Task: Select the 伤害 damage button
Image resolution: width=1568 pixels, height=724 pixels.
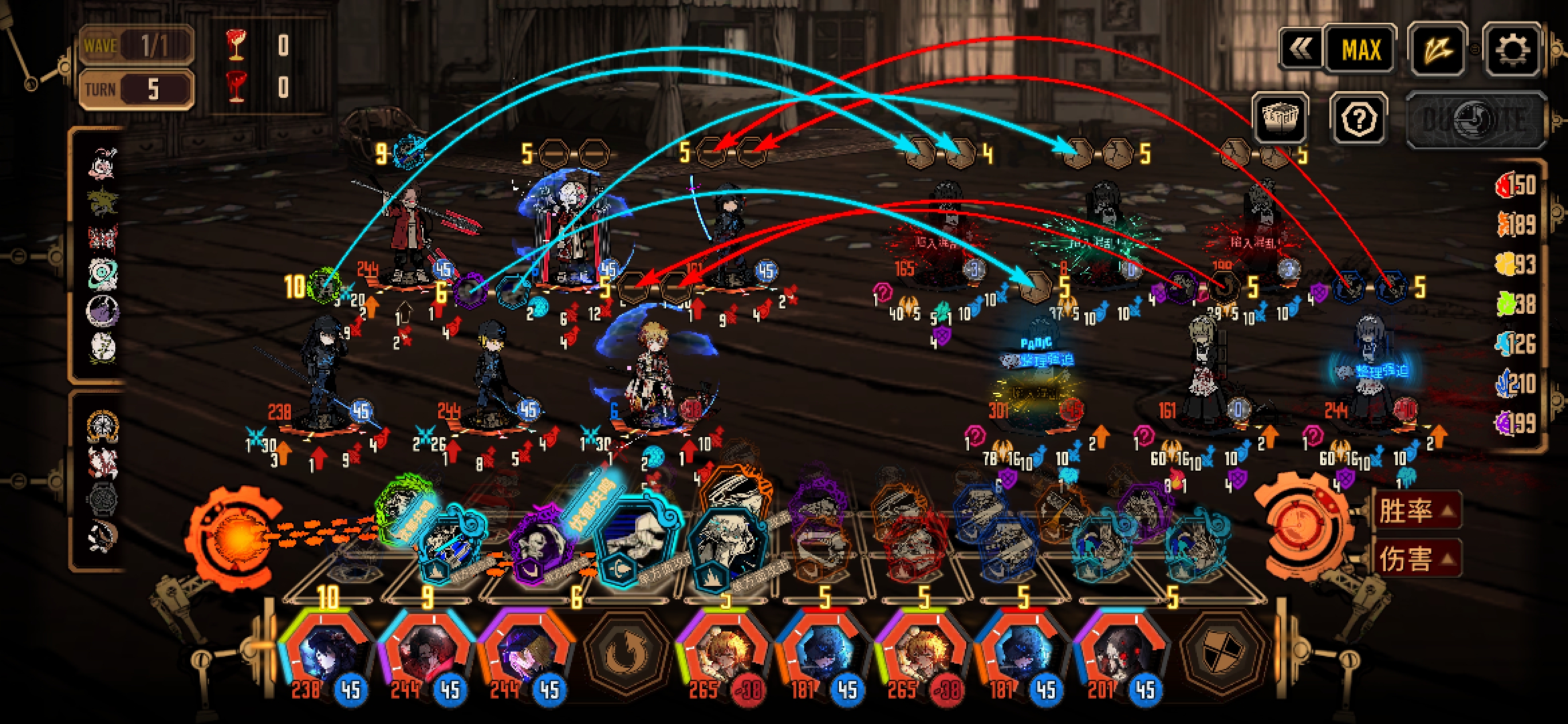Action: (x=1415, y=558)
